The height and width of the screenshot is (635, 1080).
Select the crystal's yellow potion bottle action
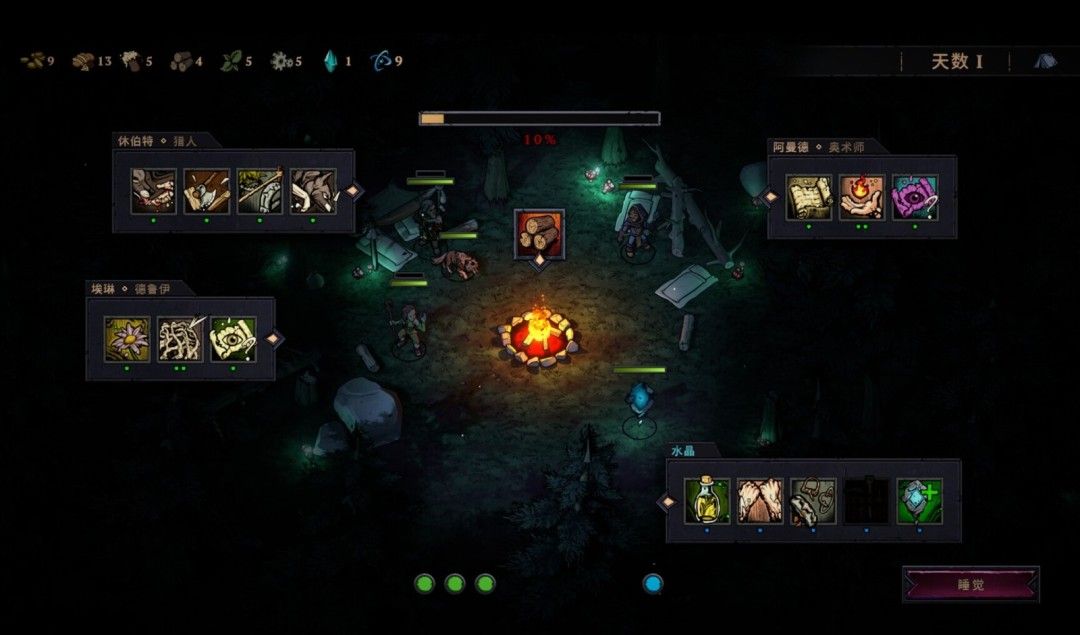[x=707, y=501]
